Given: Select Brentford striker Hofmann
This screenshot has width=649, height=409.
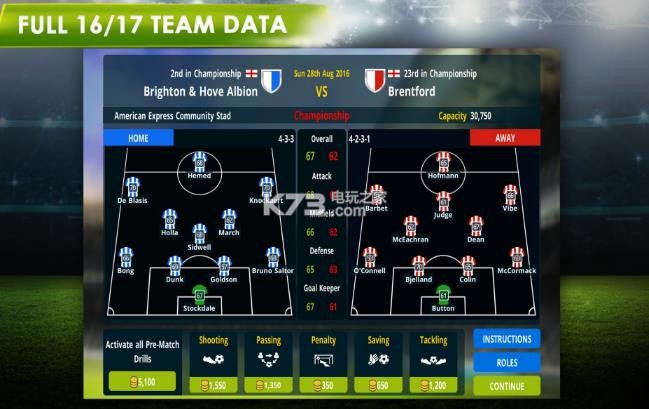Looking at the screenshot, I should point(443,163).
